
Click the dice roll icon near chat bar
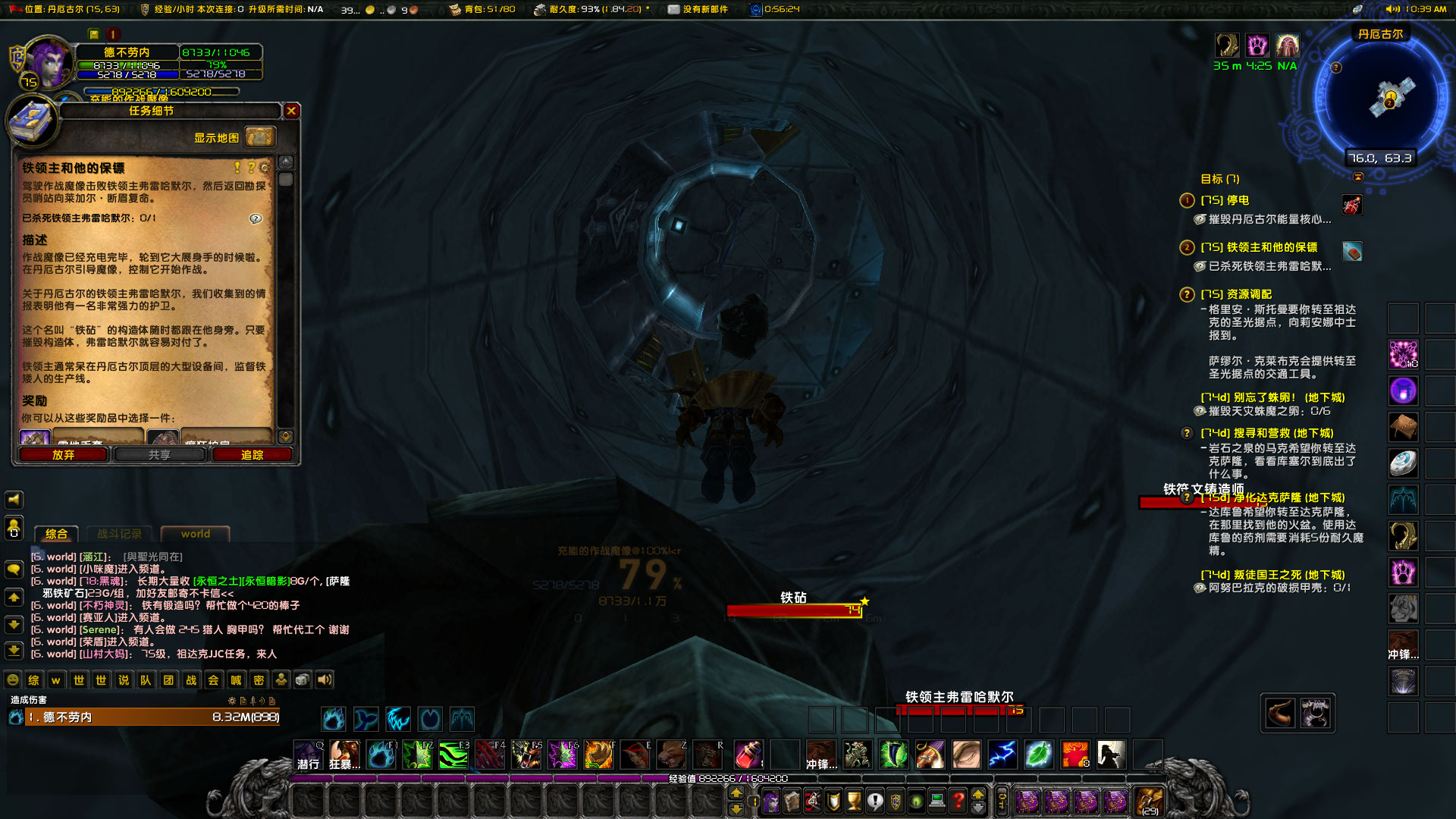click(302, 680)
